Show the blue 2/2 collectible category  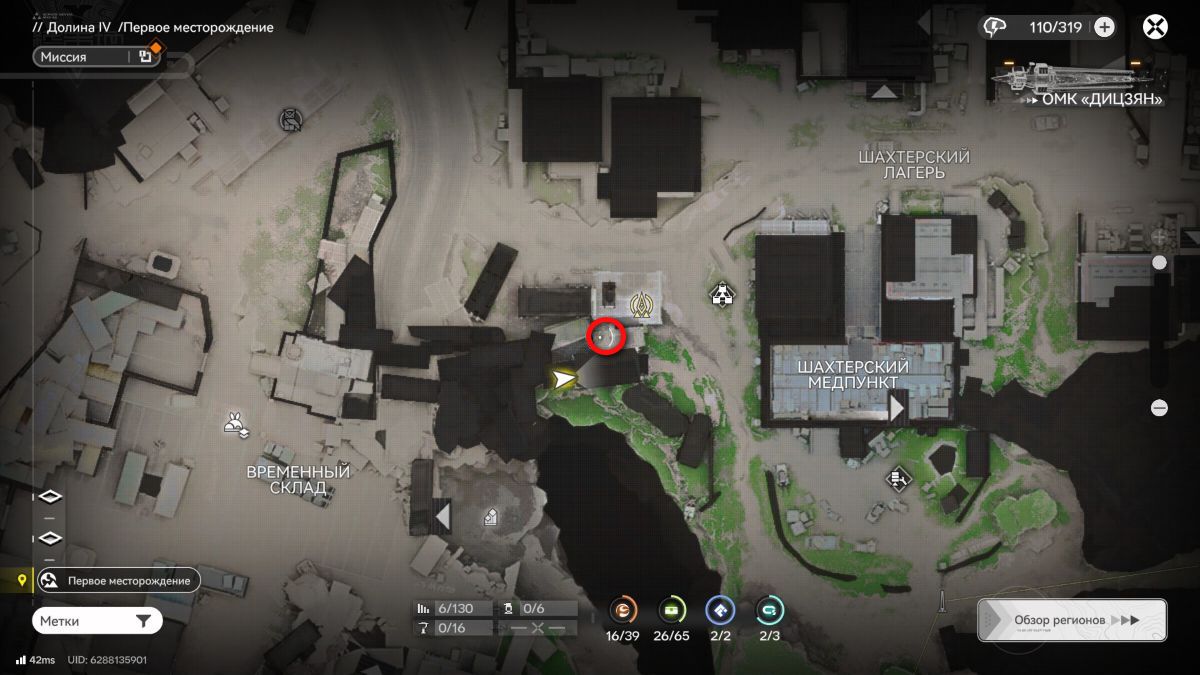720,611
